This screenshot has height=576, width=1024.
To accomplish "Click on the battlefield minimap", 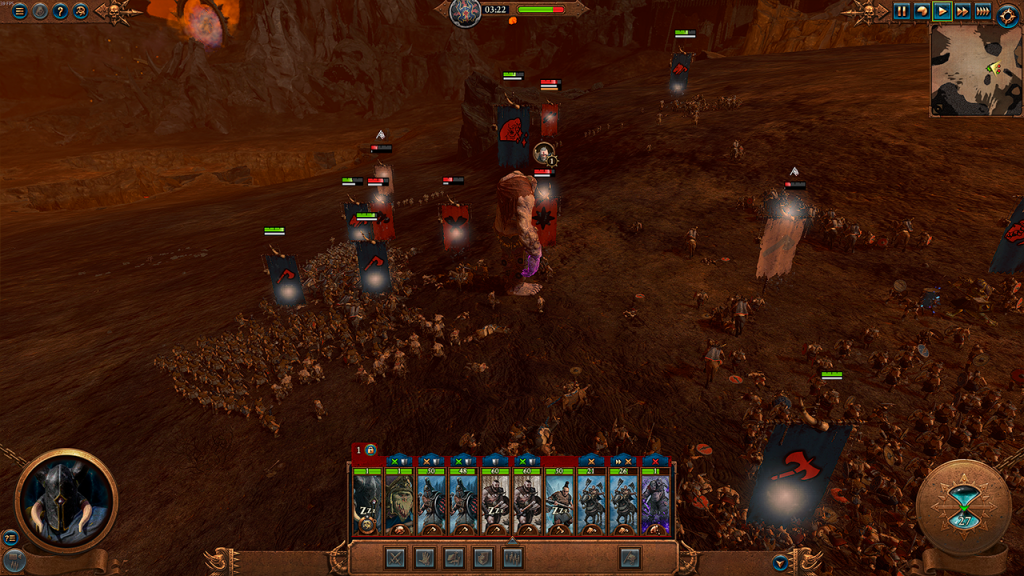I will point(976,70).
